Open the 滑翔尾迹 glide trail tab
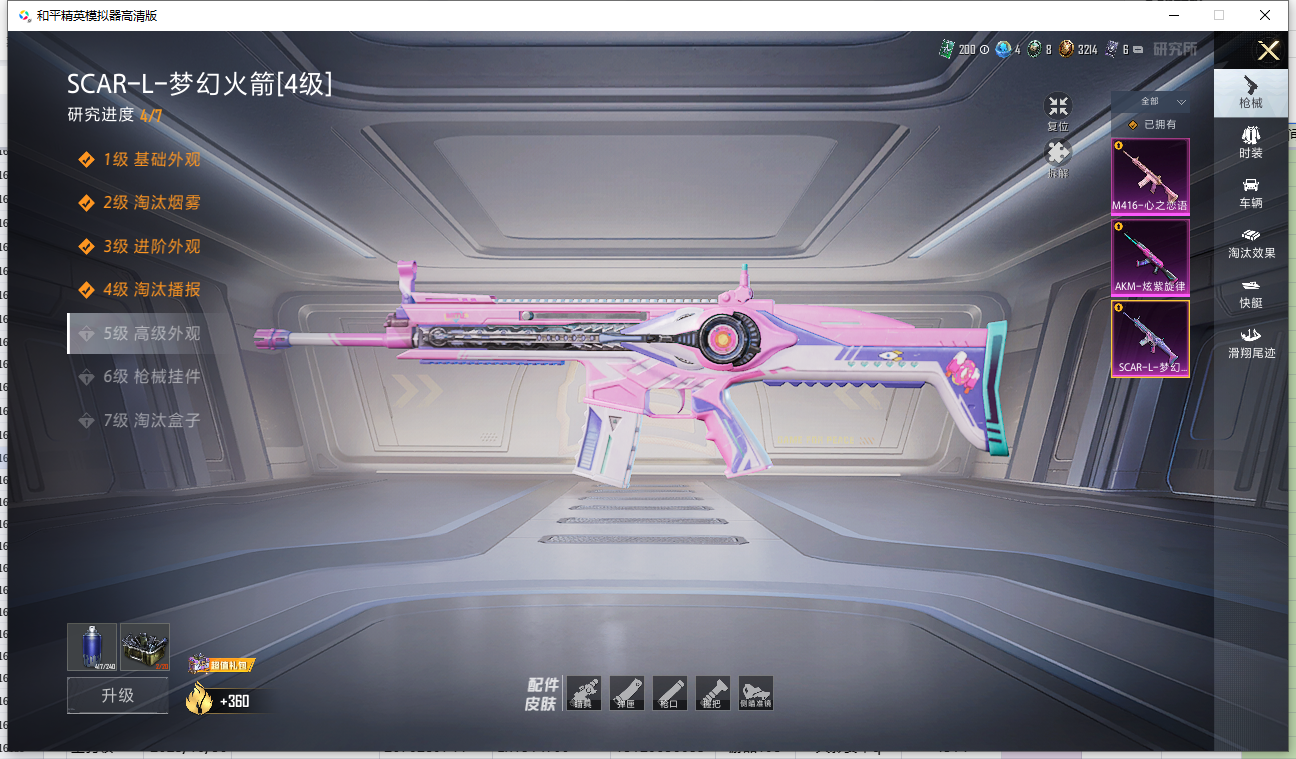The width and height of the screenshot is (1296, 759). coord(1250,342)
